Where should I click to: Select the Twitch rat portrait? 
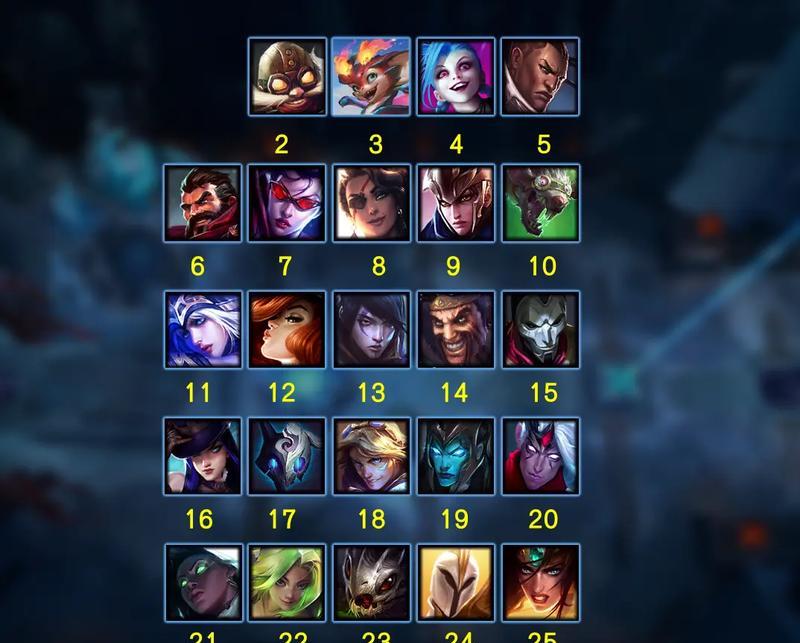pyautogui.click(x=540, y=203)
